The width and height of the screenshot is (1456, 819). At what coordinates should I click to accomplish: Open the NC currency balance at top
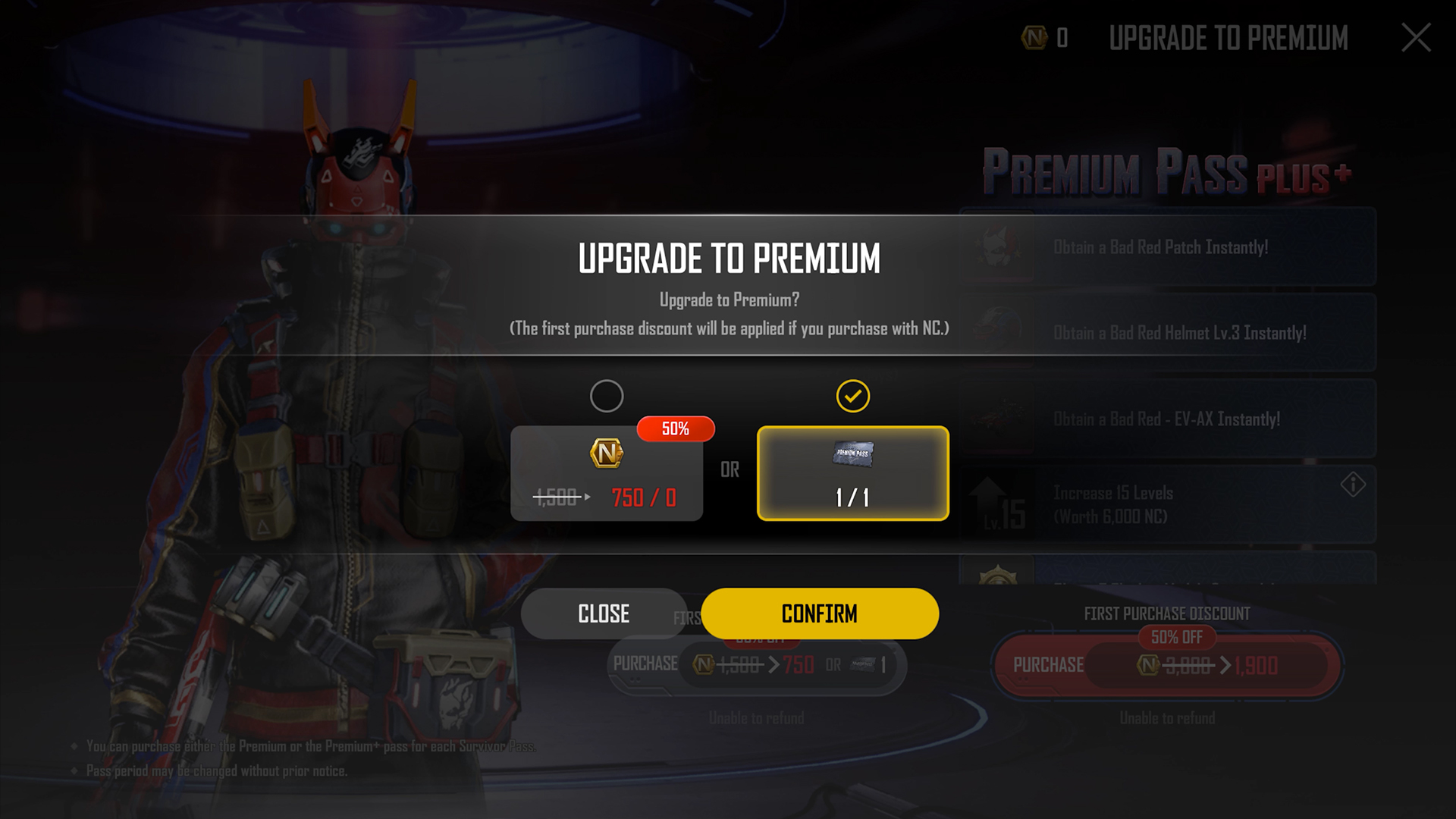click(x=1045, y=38)
